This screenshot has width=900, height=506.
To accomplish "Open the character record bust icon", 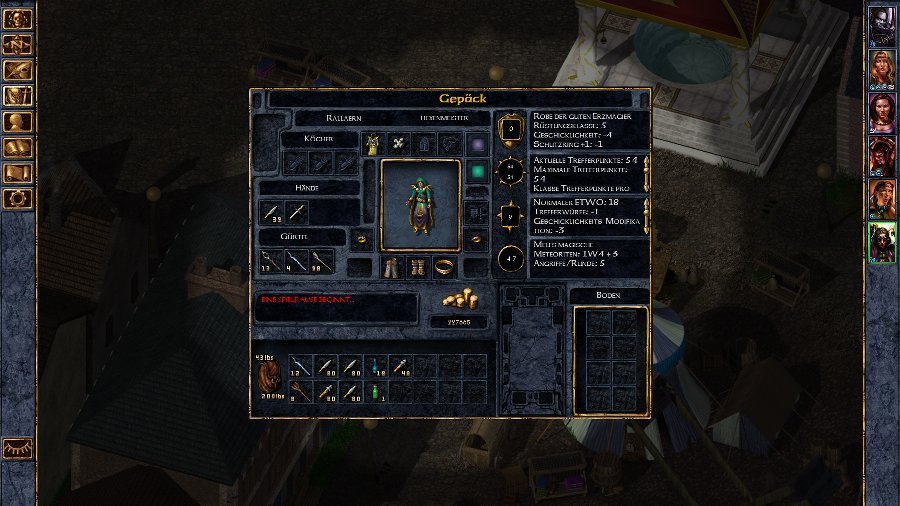I will click(19, 122).
